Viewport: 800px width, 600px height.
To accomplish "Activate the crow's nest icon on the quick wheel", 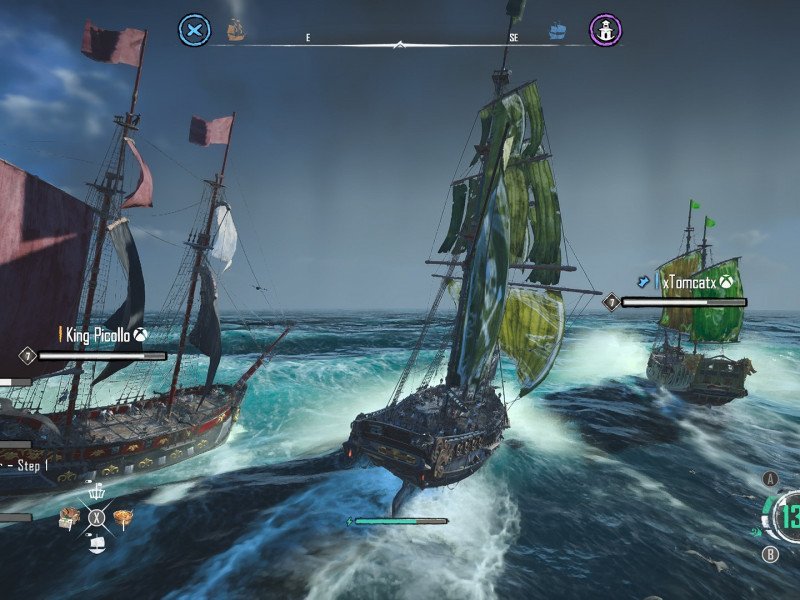I will (97, 491).
